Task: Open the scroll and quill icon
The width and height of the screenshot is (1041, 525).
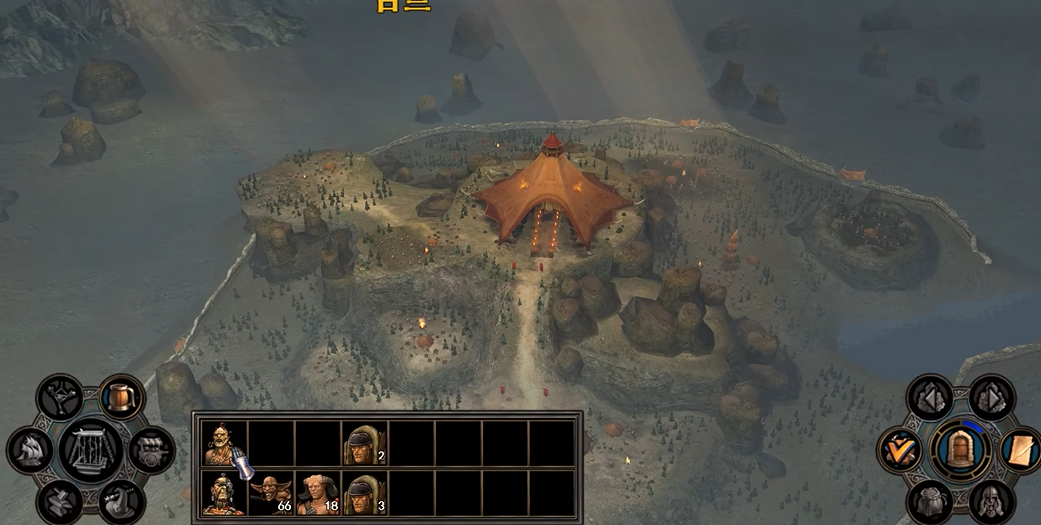Action: click(1020, 449)
